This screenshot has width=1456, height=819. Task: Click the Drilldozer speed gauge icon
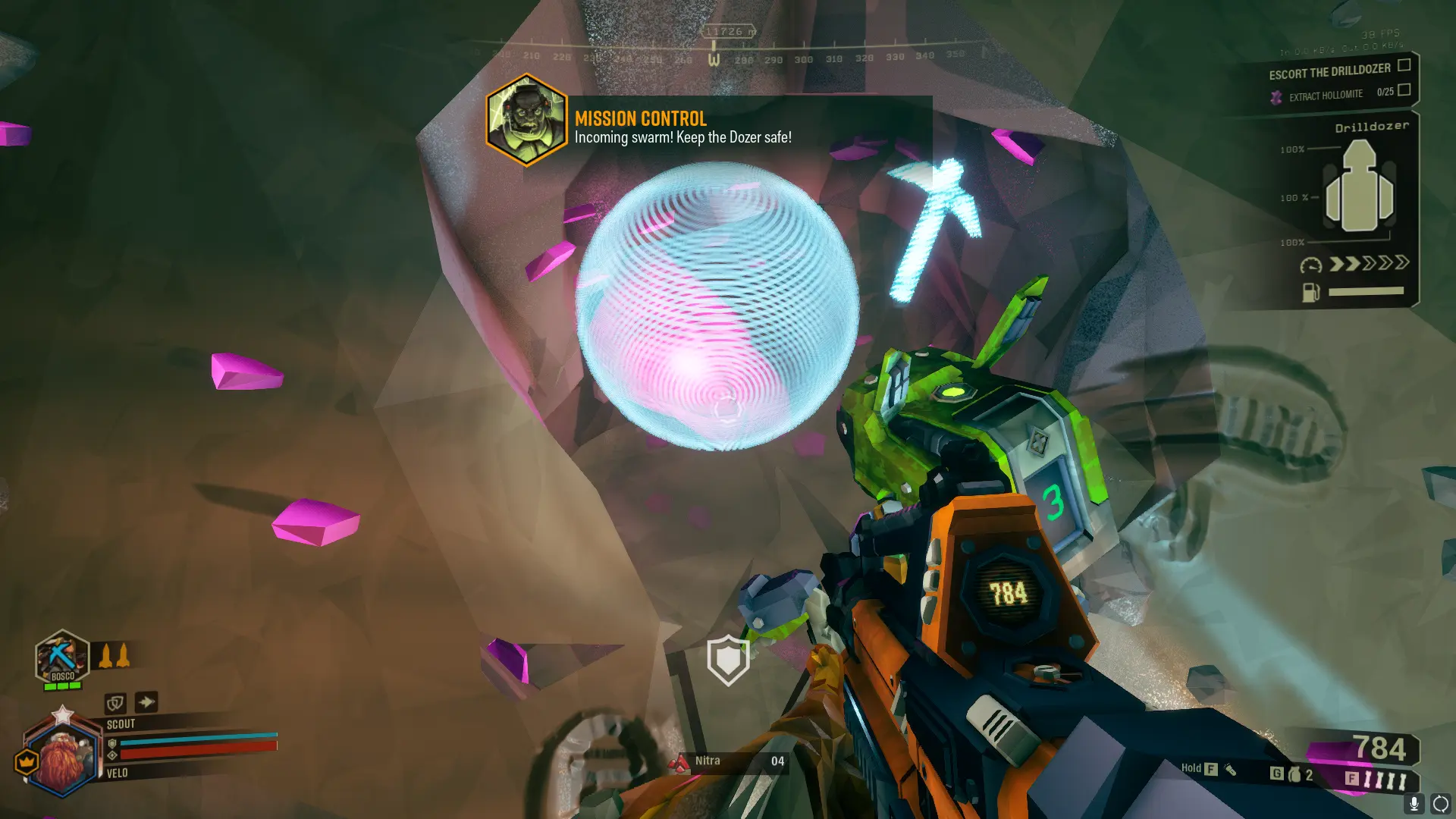[1310, 265]
